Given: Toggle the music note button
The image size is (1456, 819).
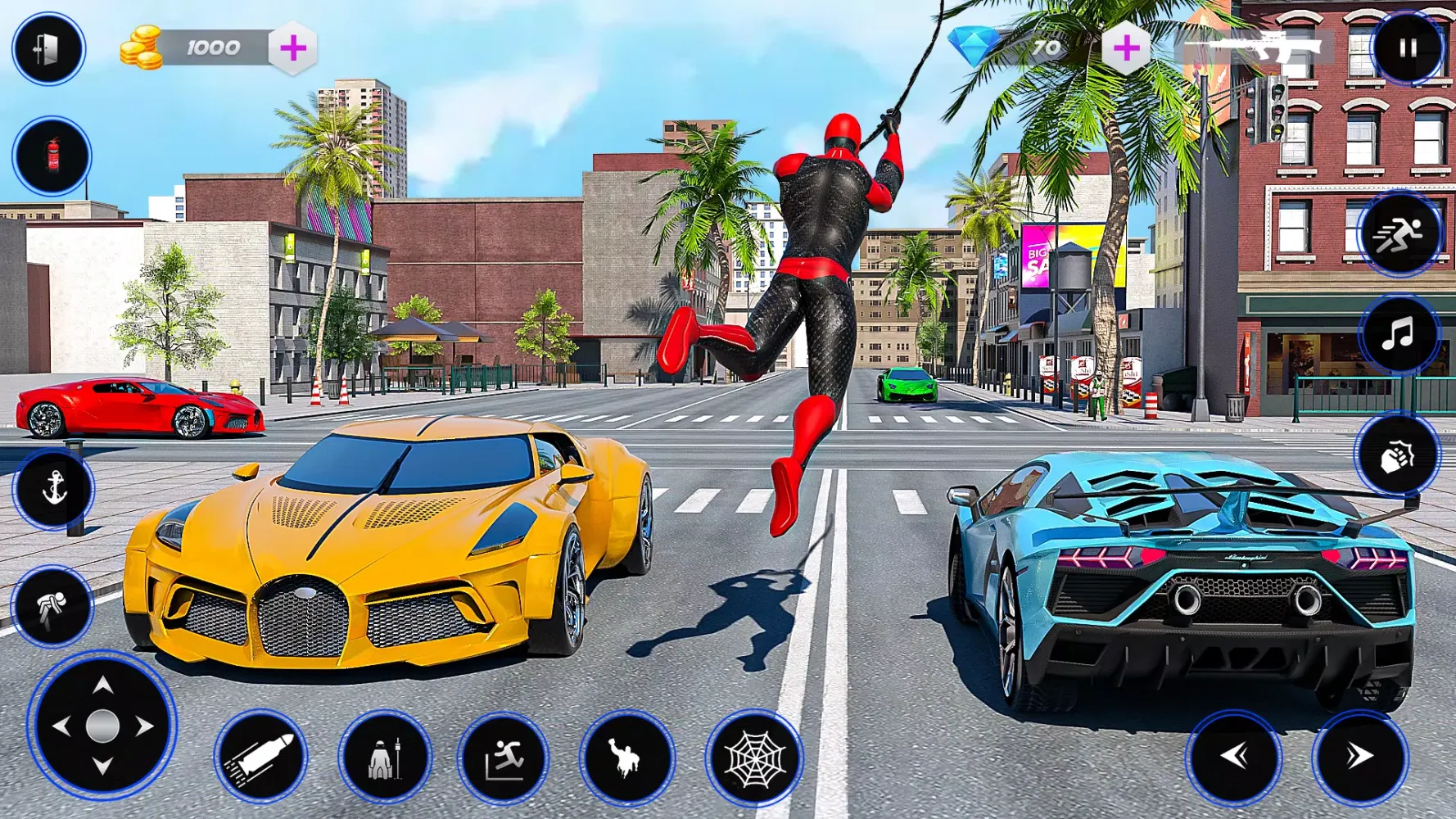Looking at the screenshot, I should [1399, 335].
